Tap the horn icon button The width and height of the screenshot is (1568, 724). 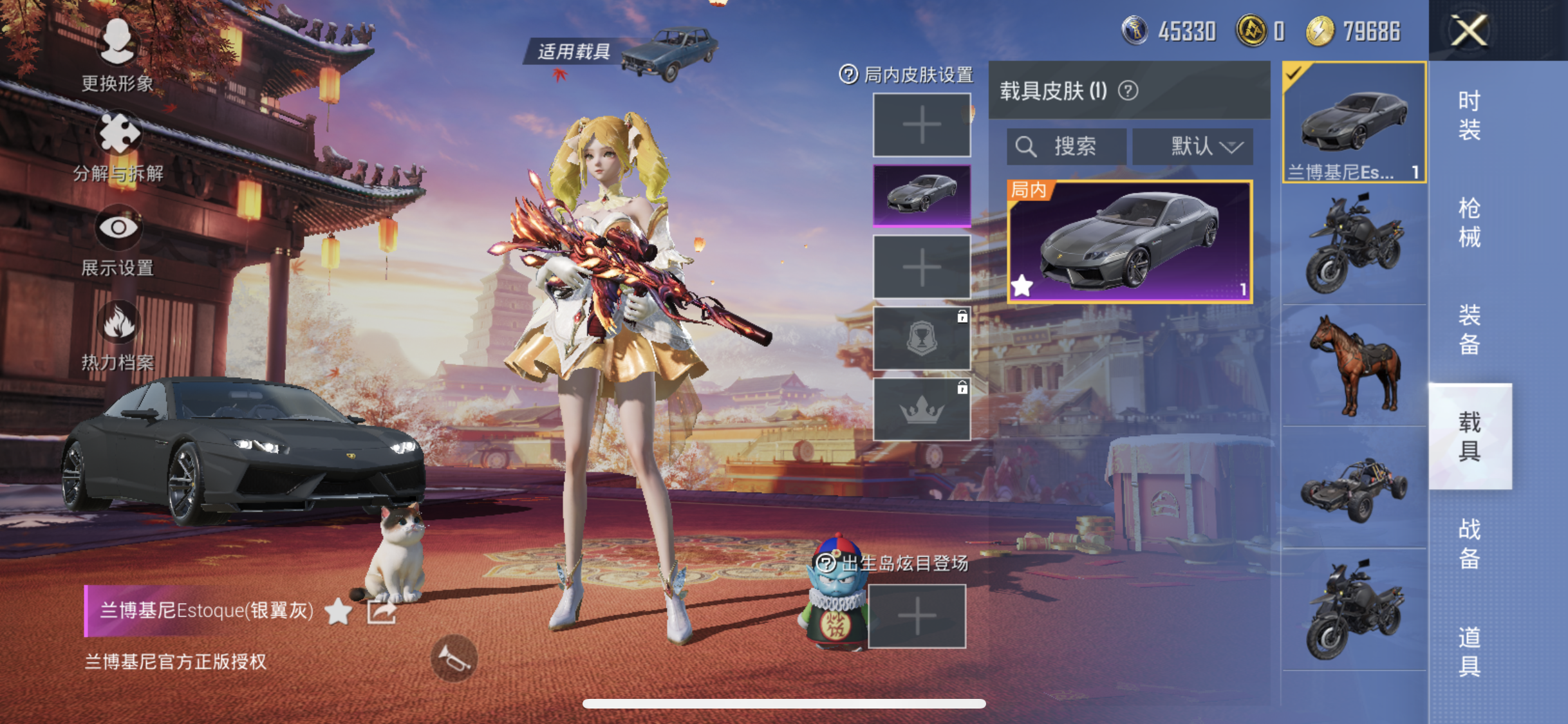(x=454, y=658)
